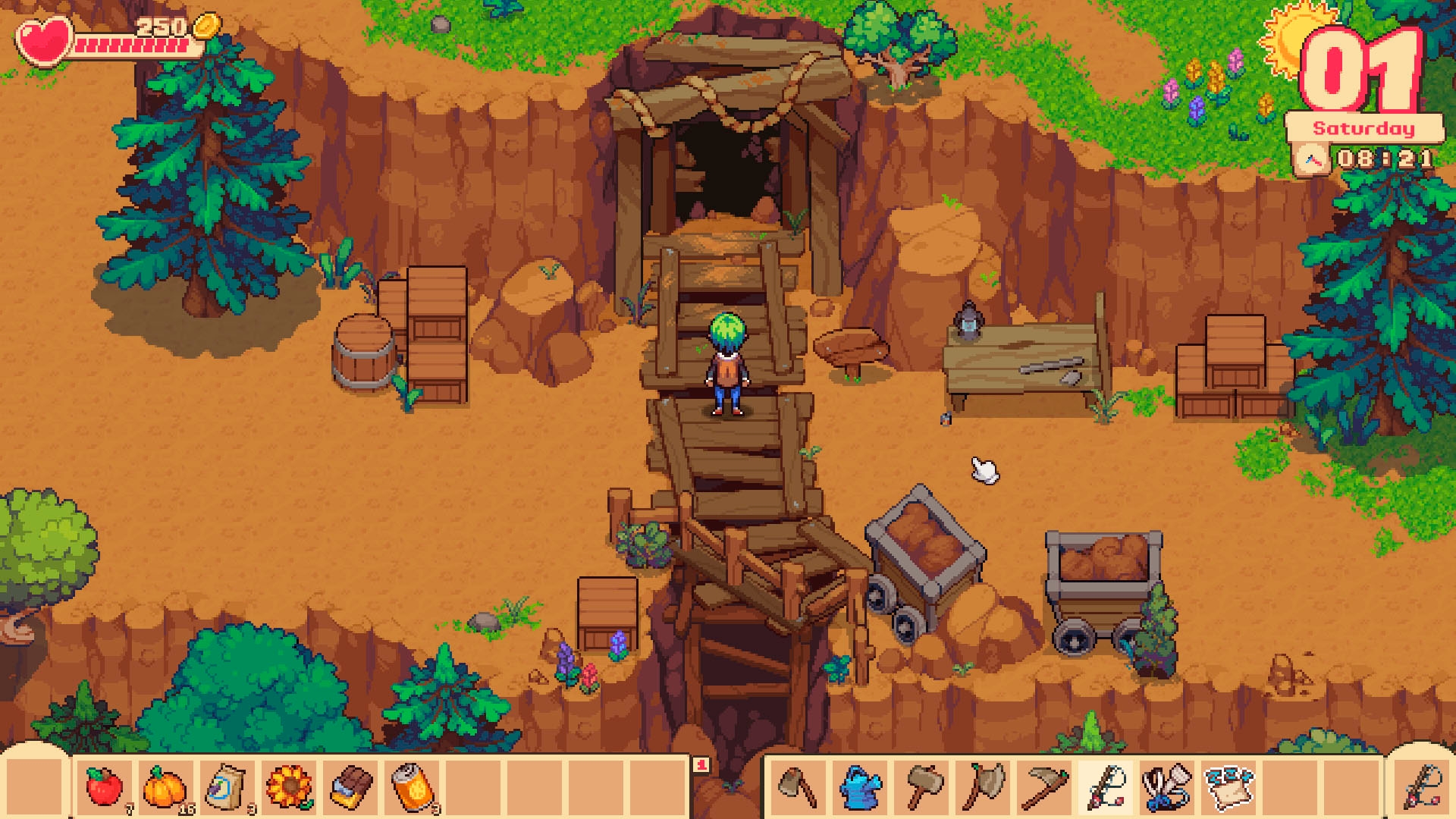Pick the seed bag item
The height and width of the screenshot is (819, 1456).
click(x=227, y=786)
